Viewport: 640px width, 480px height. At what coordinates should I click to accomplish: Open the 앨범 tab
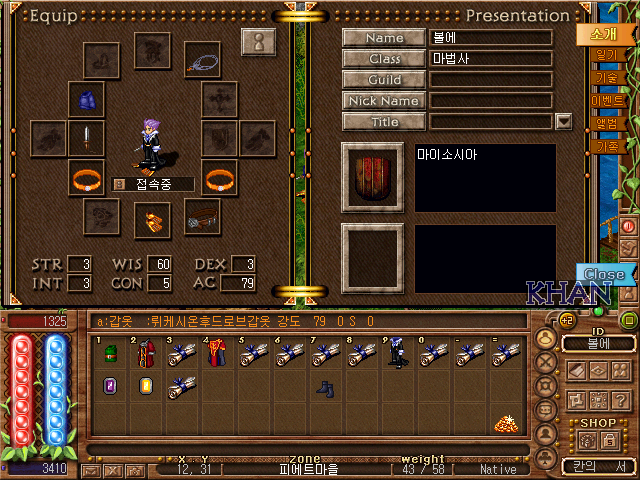[x=607, y=123]
